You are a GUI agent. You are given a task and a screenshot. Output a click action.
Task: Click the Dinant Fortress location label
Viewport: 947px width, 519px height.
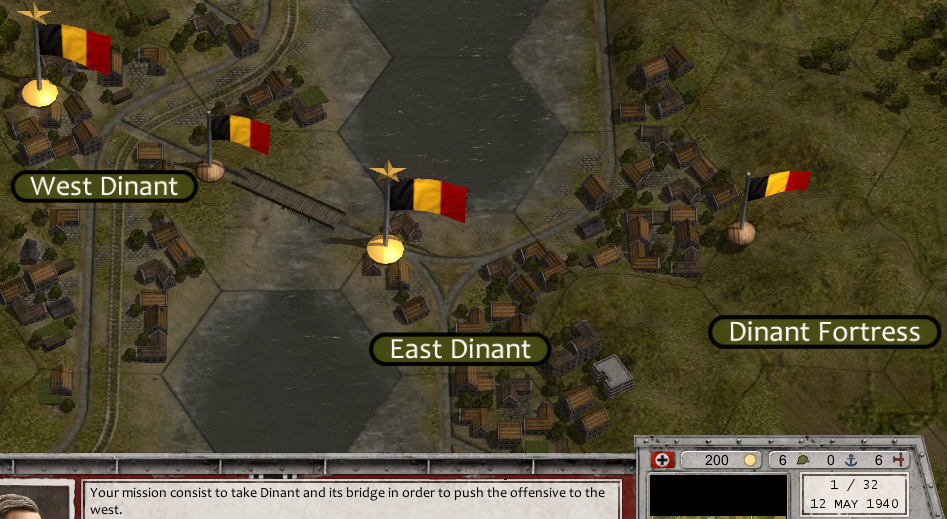(x=824, y=332)
